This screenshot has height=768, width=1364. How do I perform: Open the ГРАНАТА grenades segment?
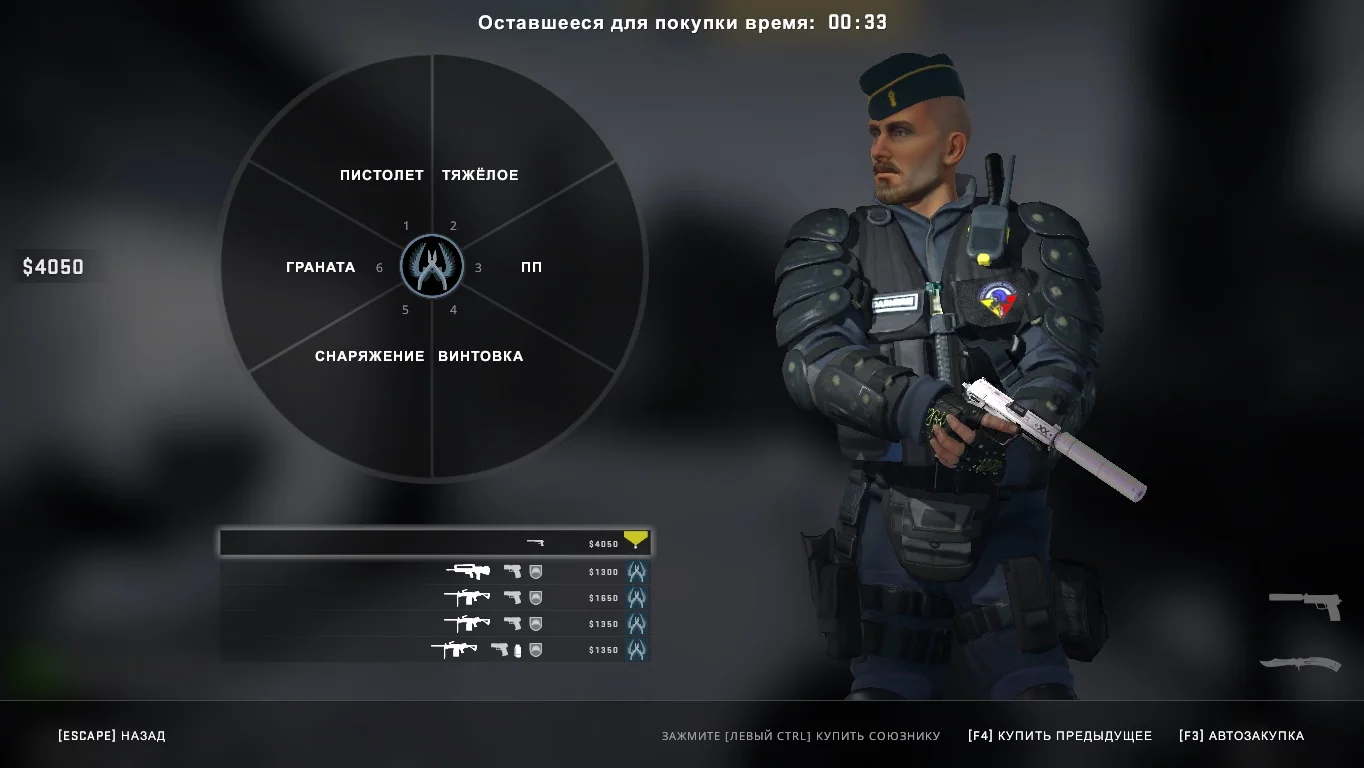[x=320, y=267]
